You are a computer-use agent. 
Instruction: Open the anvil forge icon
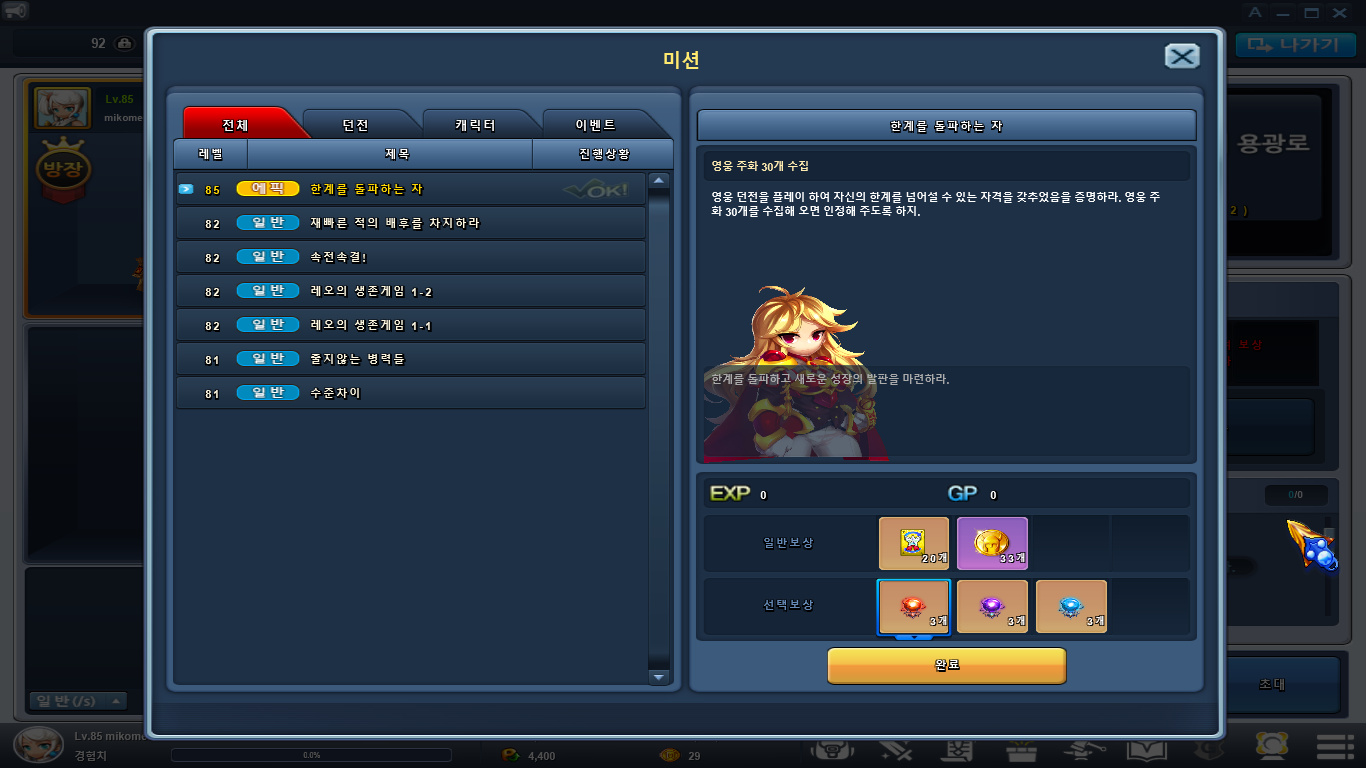pos(1083,750)
